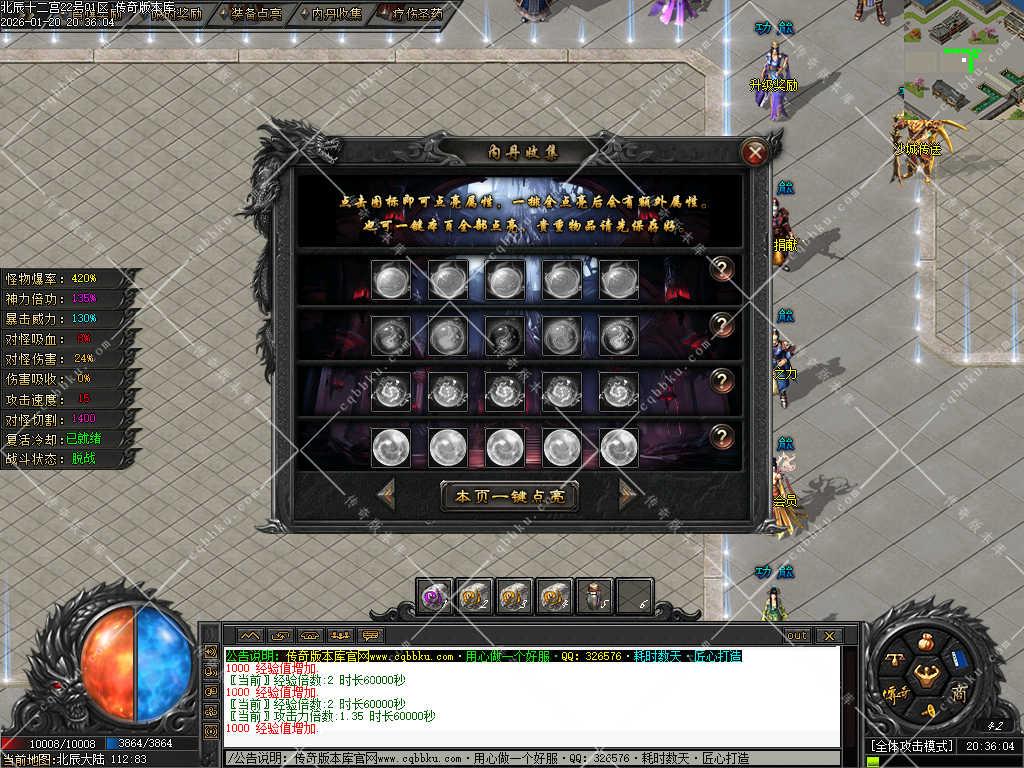
Task: Close the chat window with X button
Action: coord(828,635)
